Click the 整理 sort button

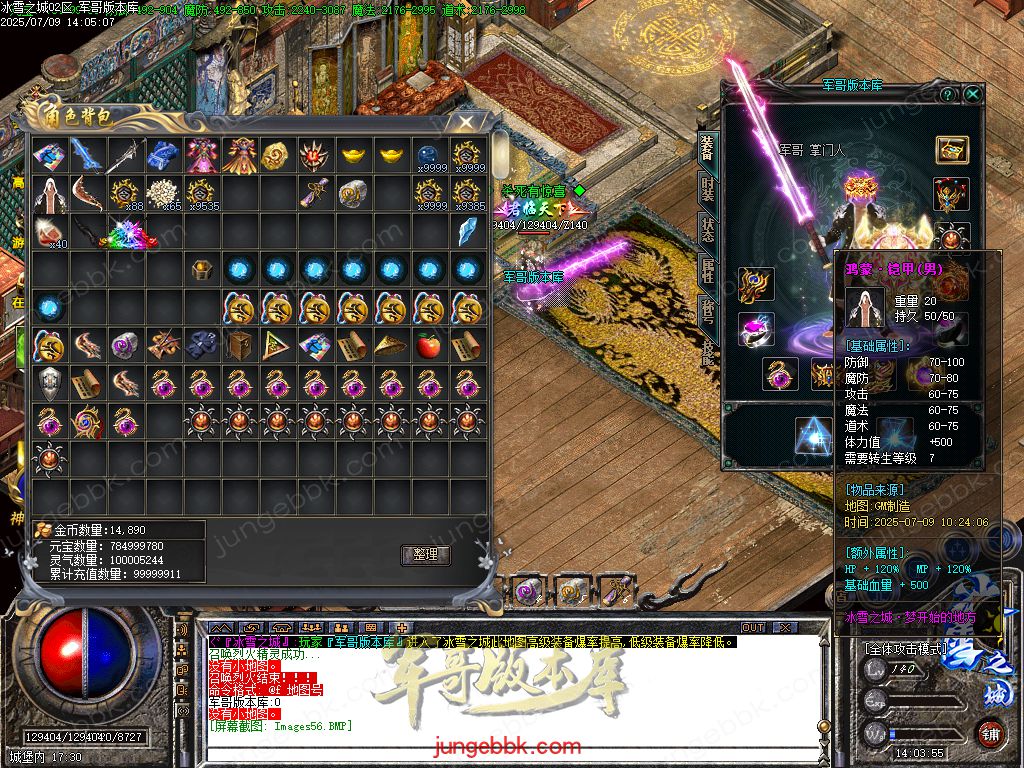pos(426,555)
